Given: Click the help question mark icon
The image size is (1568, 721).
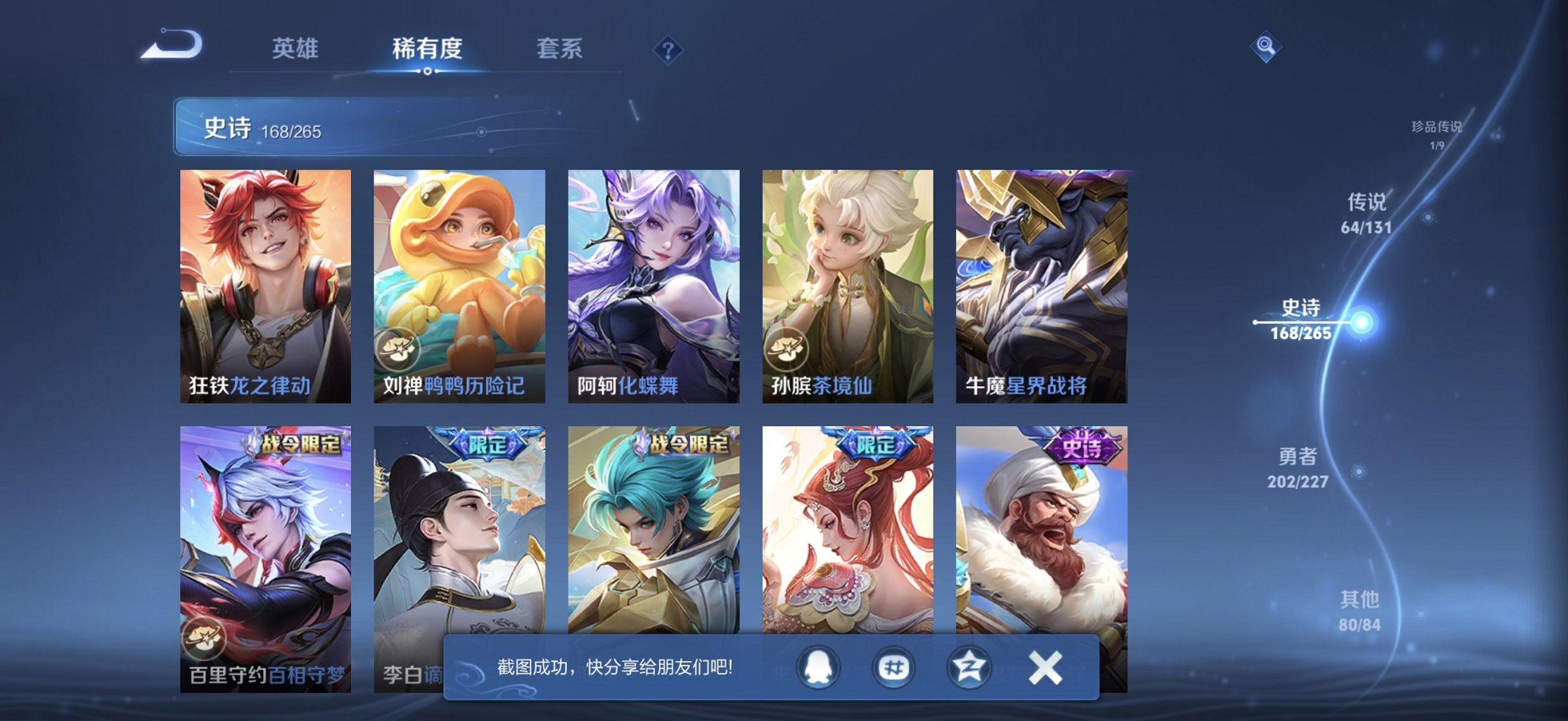Looking at the screenshot, I should pos(668,49).
